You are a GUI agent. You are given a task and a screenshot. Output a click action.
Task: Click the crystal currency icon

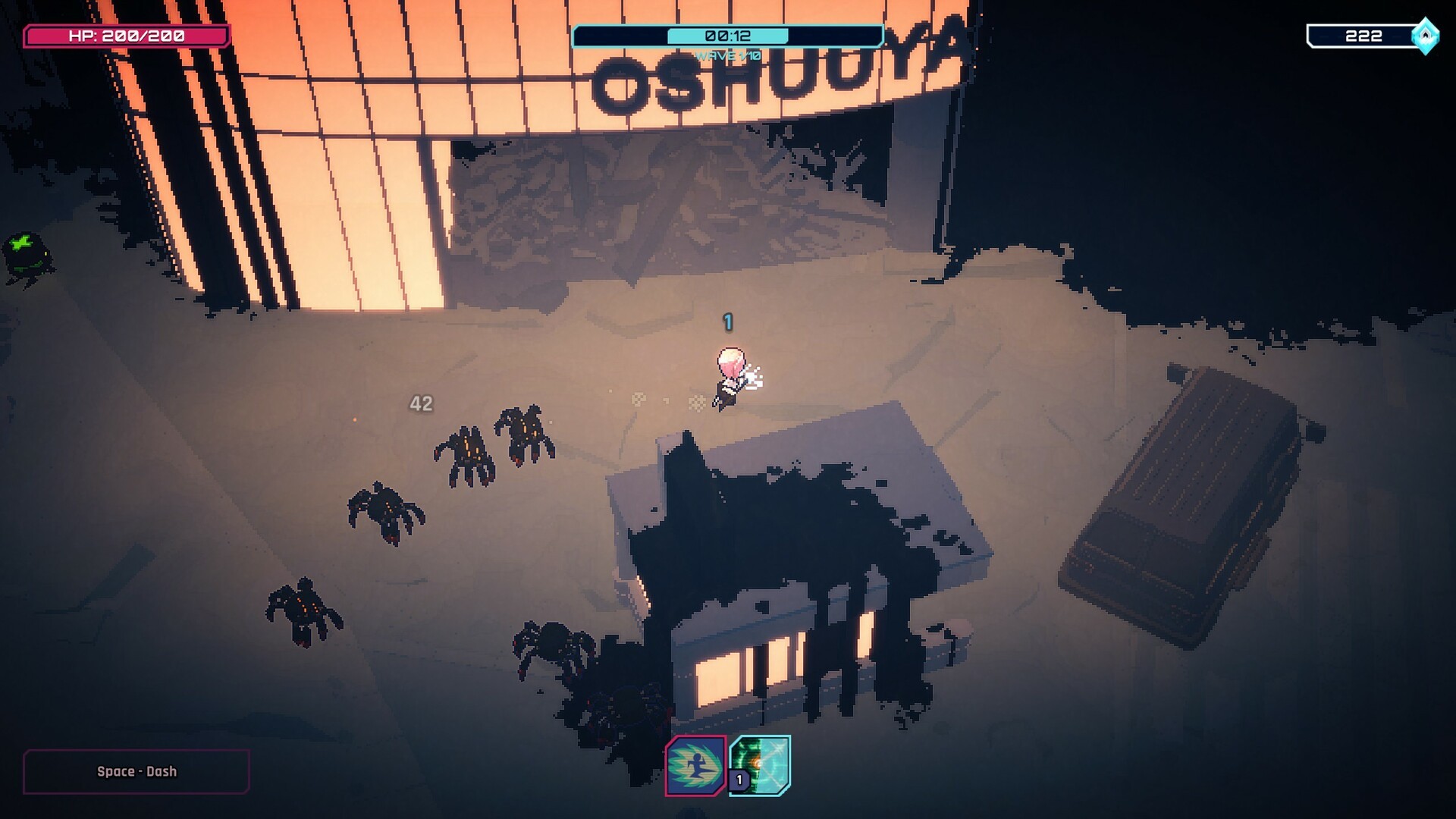(1425, 36)
